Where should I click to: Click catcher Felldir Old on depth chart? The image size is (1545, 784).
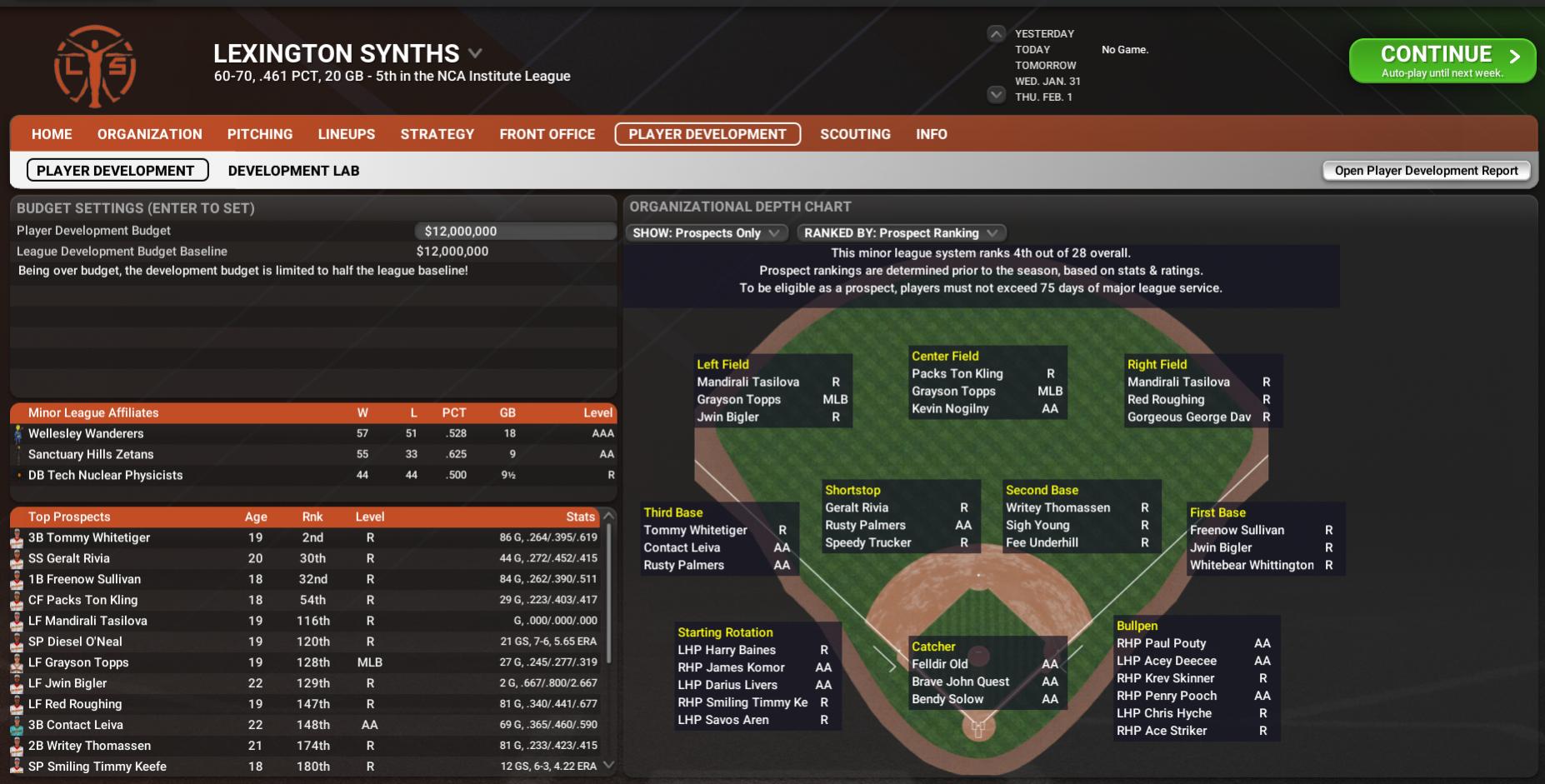coord(940,664)
